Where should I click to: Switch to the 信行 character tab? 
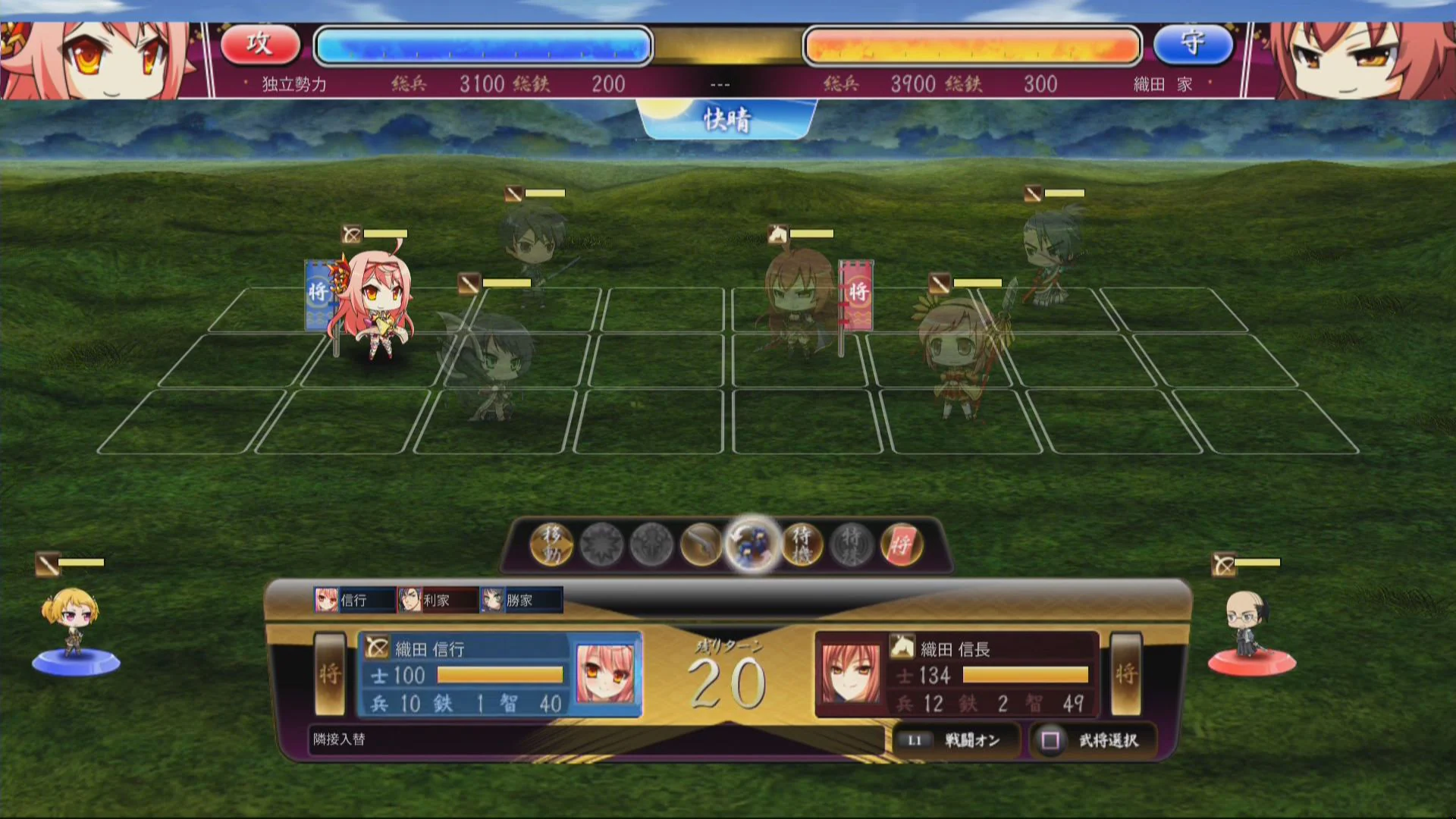coord(353,600)
